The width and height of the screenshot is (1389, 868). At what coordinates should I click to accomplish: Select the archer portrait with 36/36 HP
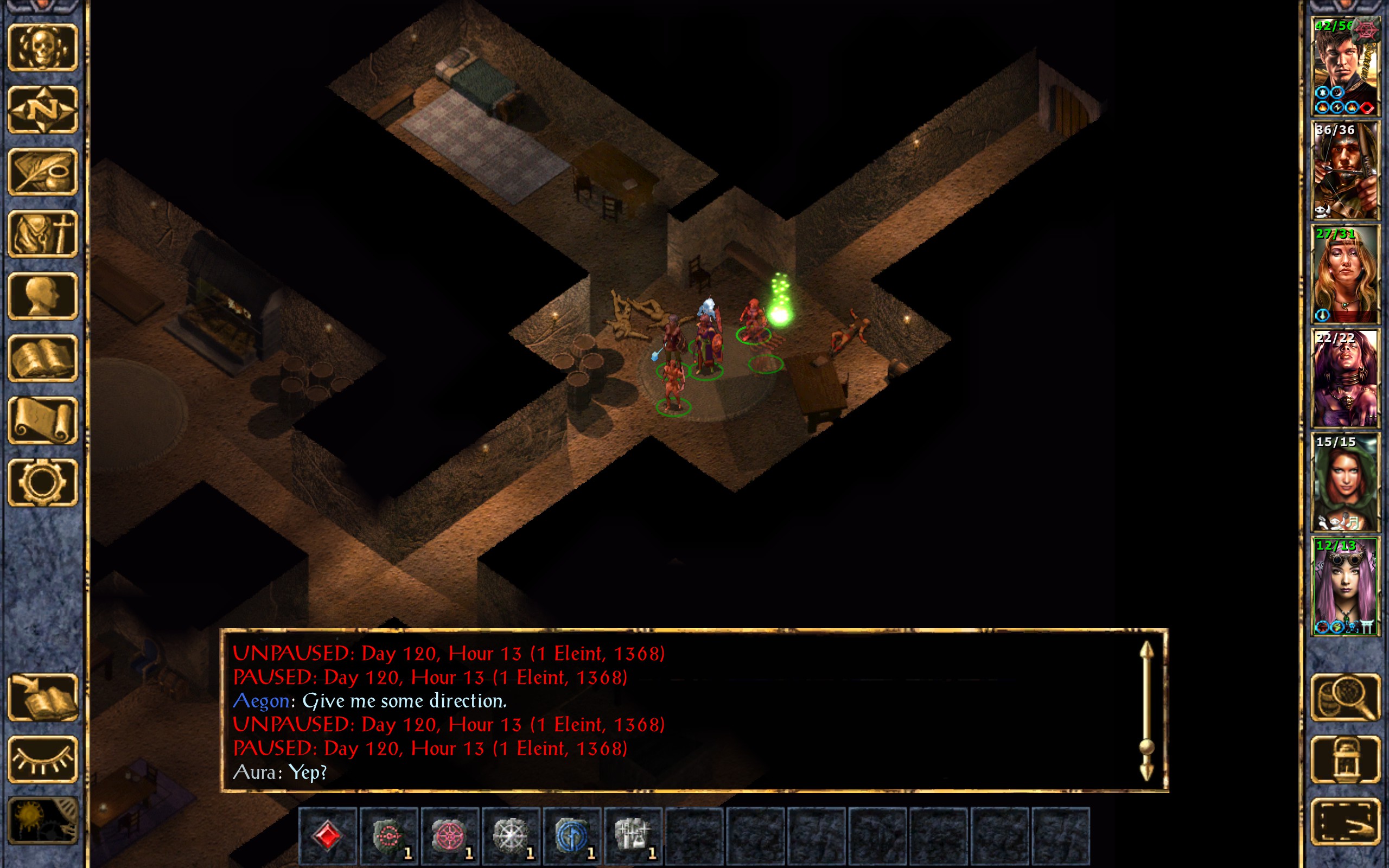[1345, 170]
